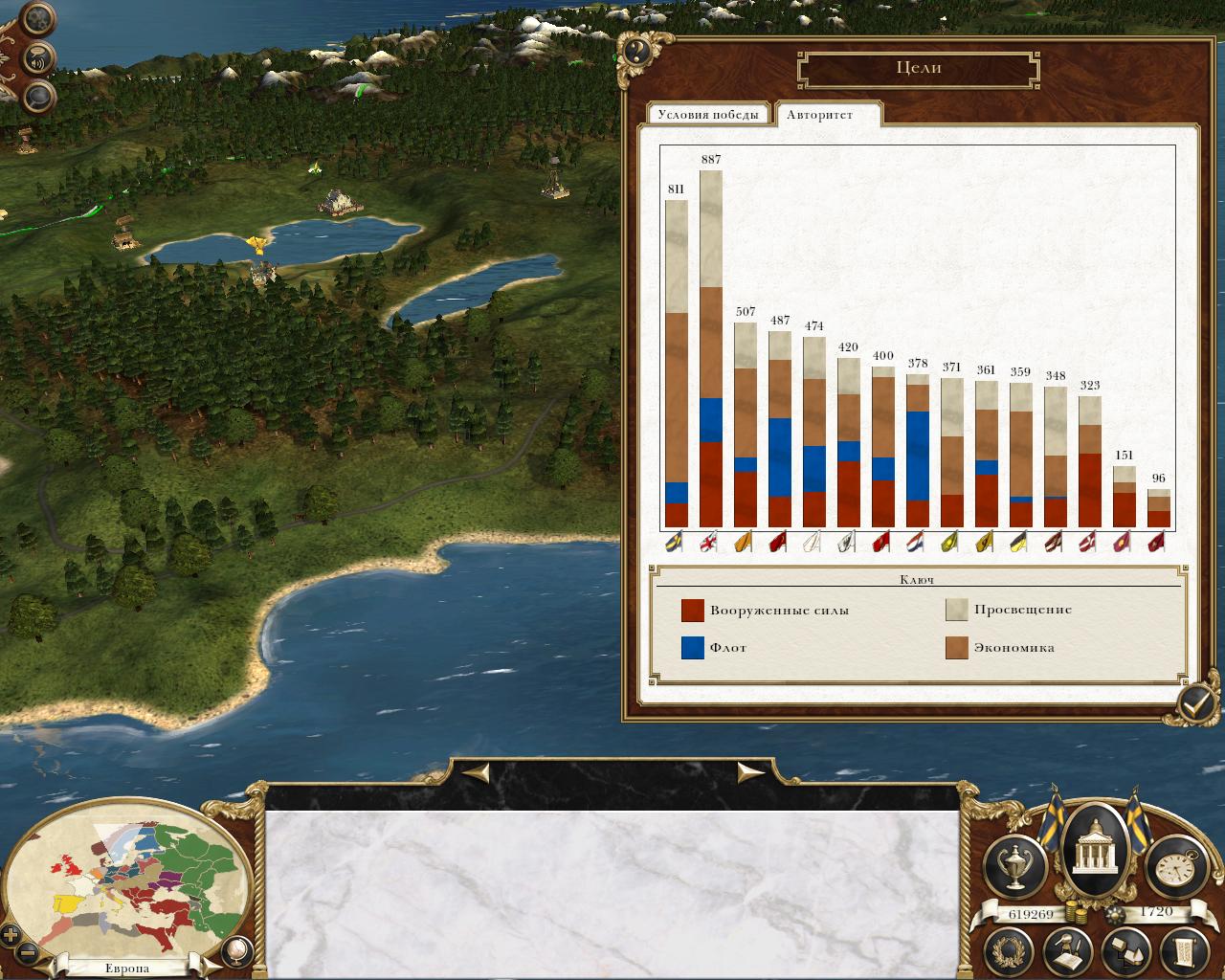Click the Europe minimap
Image resolution: width=1225 pixels, height=980 pixels.
[134, 880]
